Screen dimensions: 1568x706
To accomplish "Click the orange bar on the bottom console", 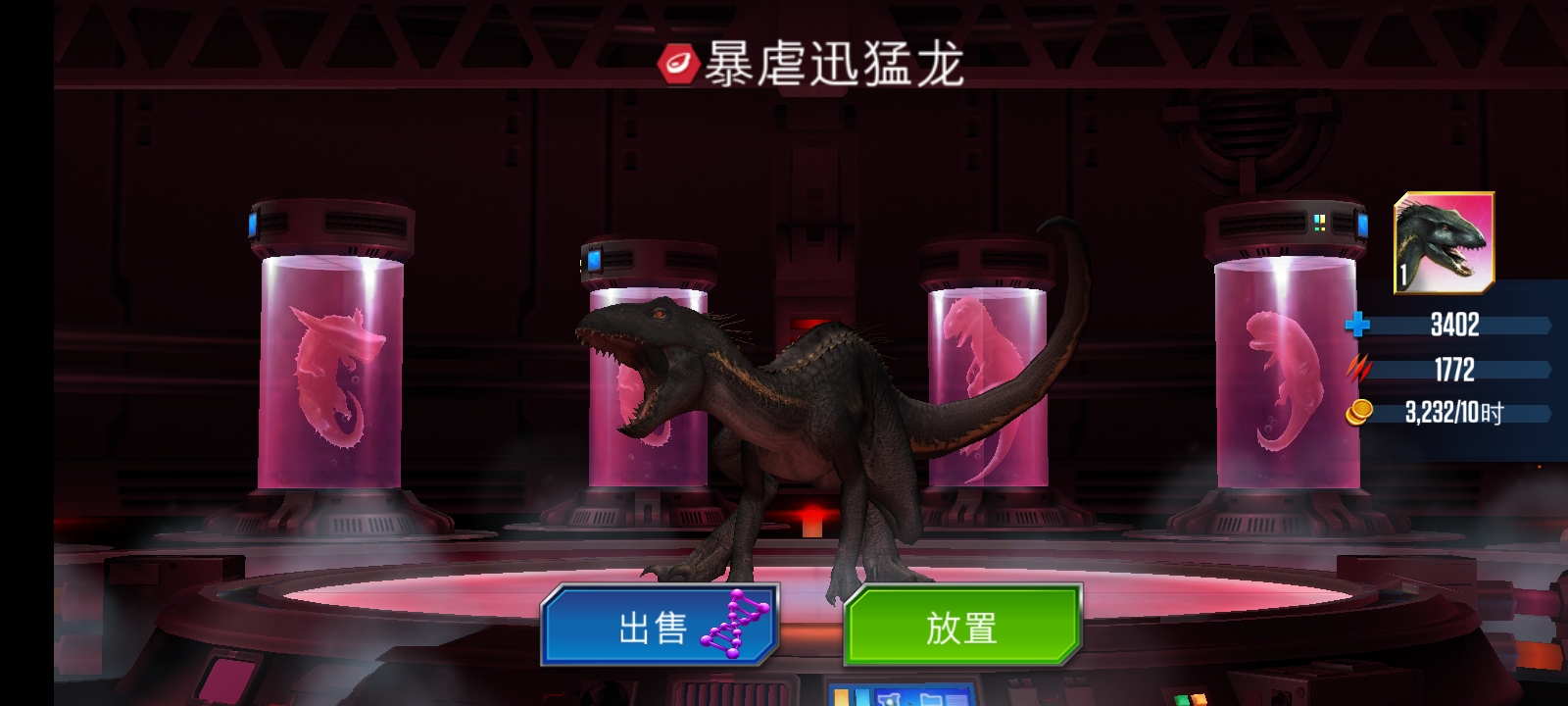I will tap(841, 699).
